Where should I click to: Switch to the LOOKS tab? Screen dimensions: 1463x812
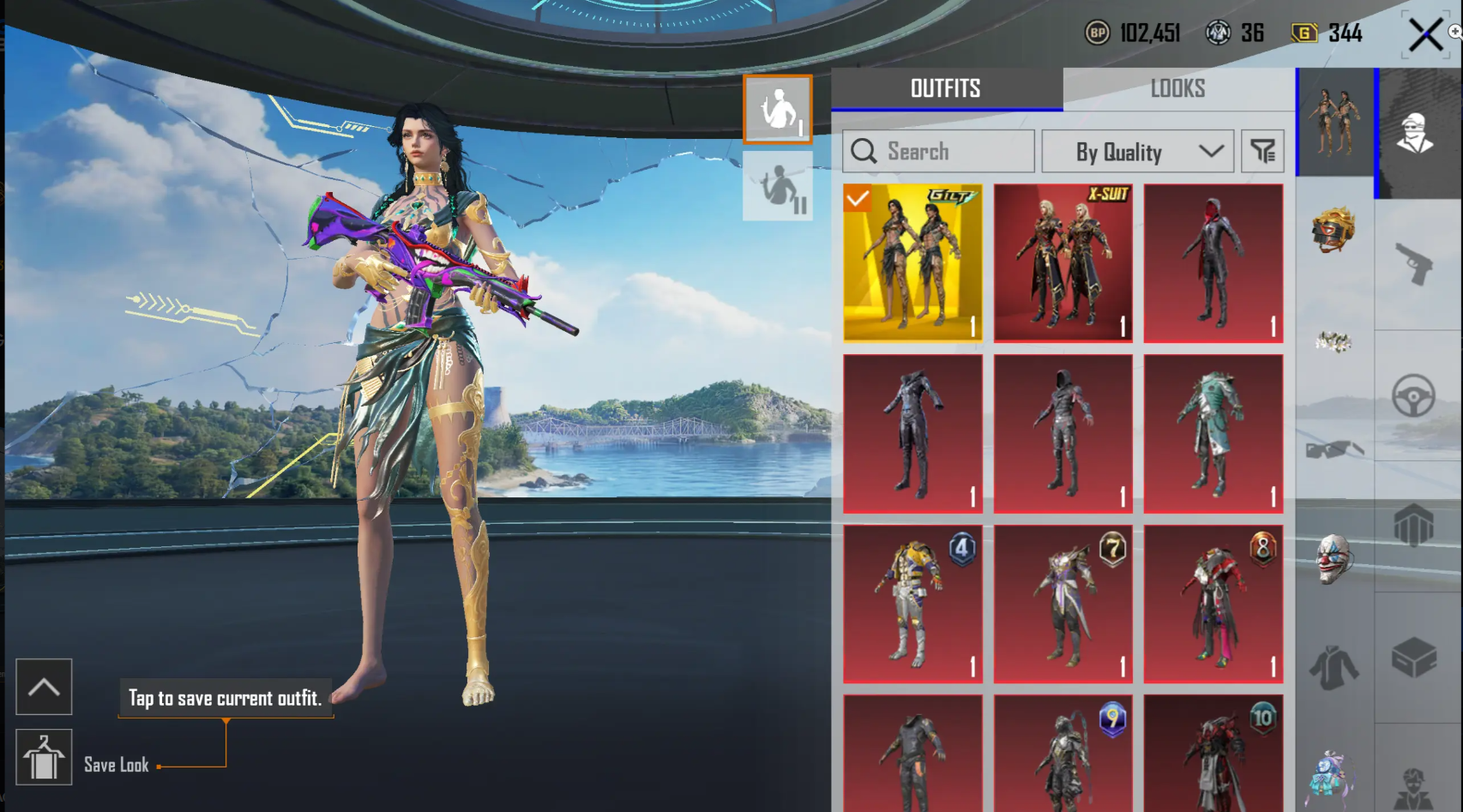point(1177,88)
